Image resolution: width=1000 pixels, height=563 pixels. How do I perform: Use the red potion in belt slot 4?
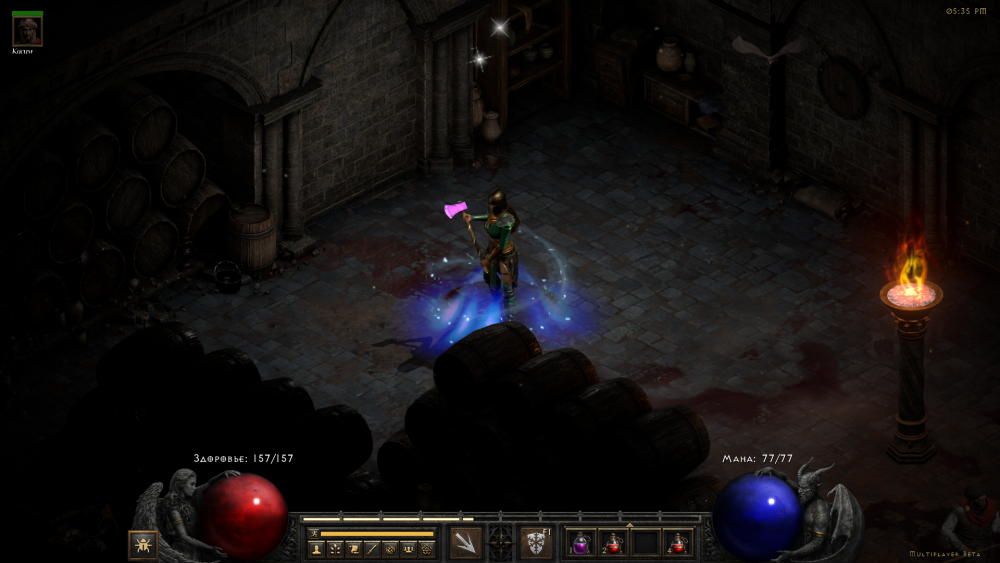coord(678,543)
